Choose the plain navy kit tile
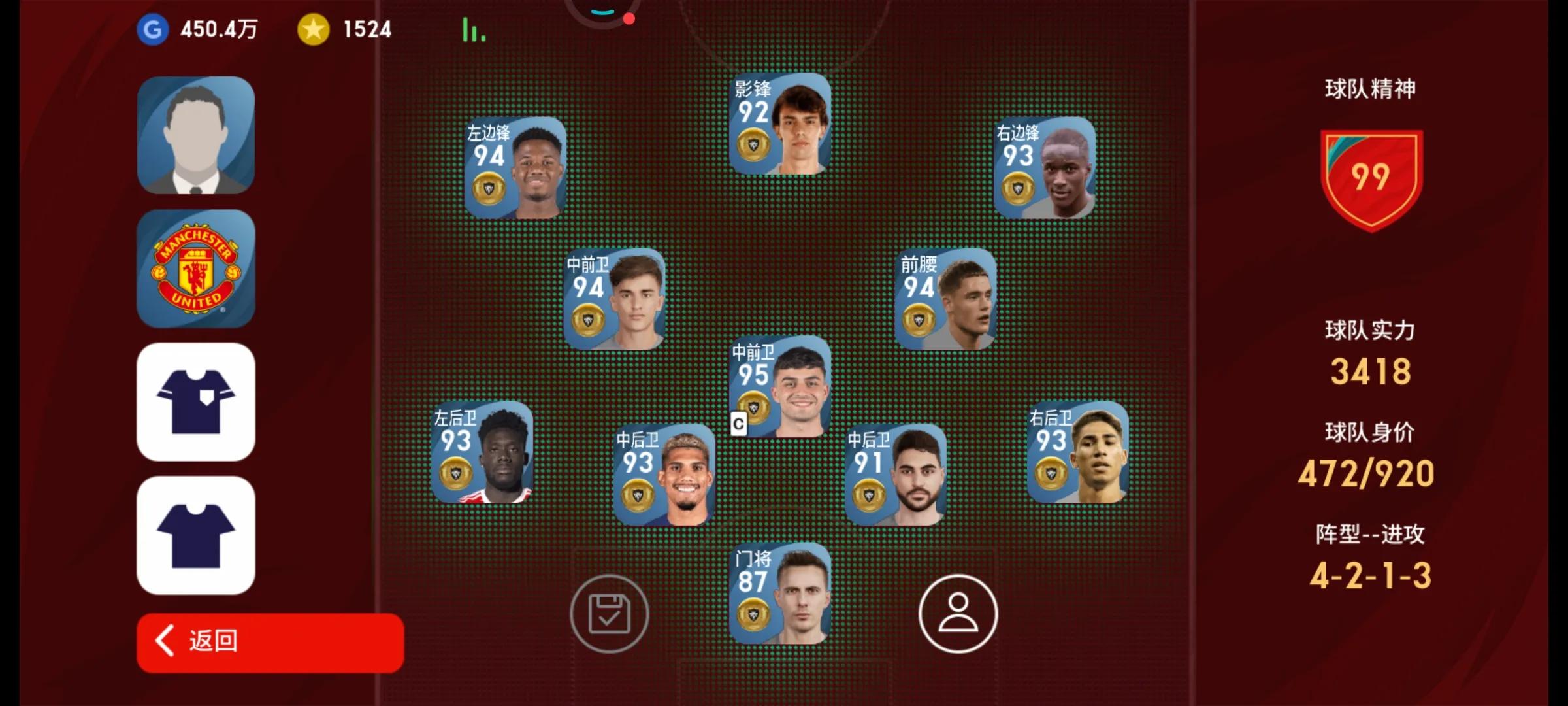 [196, 535]
